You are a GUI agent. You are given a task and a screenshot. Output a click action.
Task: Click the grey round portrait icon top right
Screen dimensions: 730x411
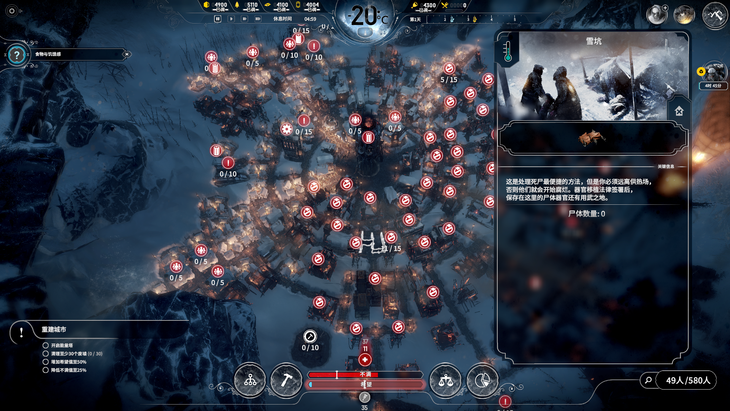pyautogui.click(x=657, y=14)
